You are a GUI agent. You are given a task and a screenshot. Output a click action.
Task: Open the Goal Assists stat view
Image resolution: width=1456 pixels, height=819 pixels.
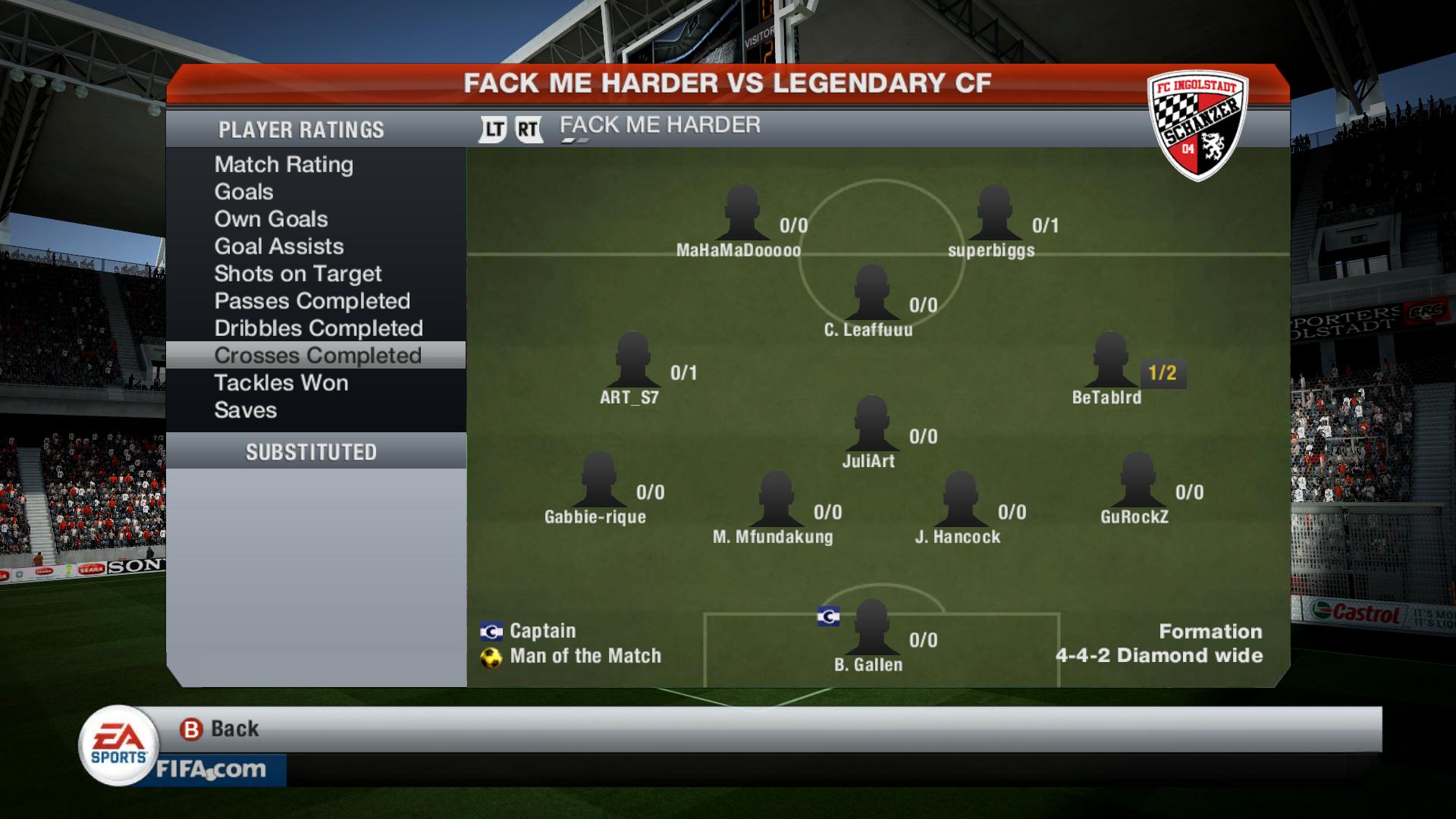click(278, 246)
